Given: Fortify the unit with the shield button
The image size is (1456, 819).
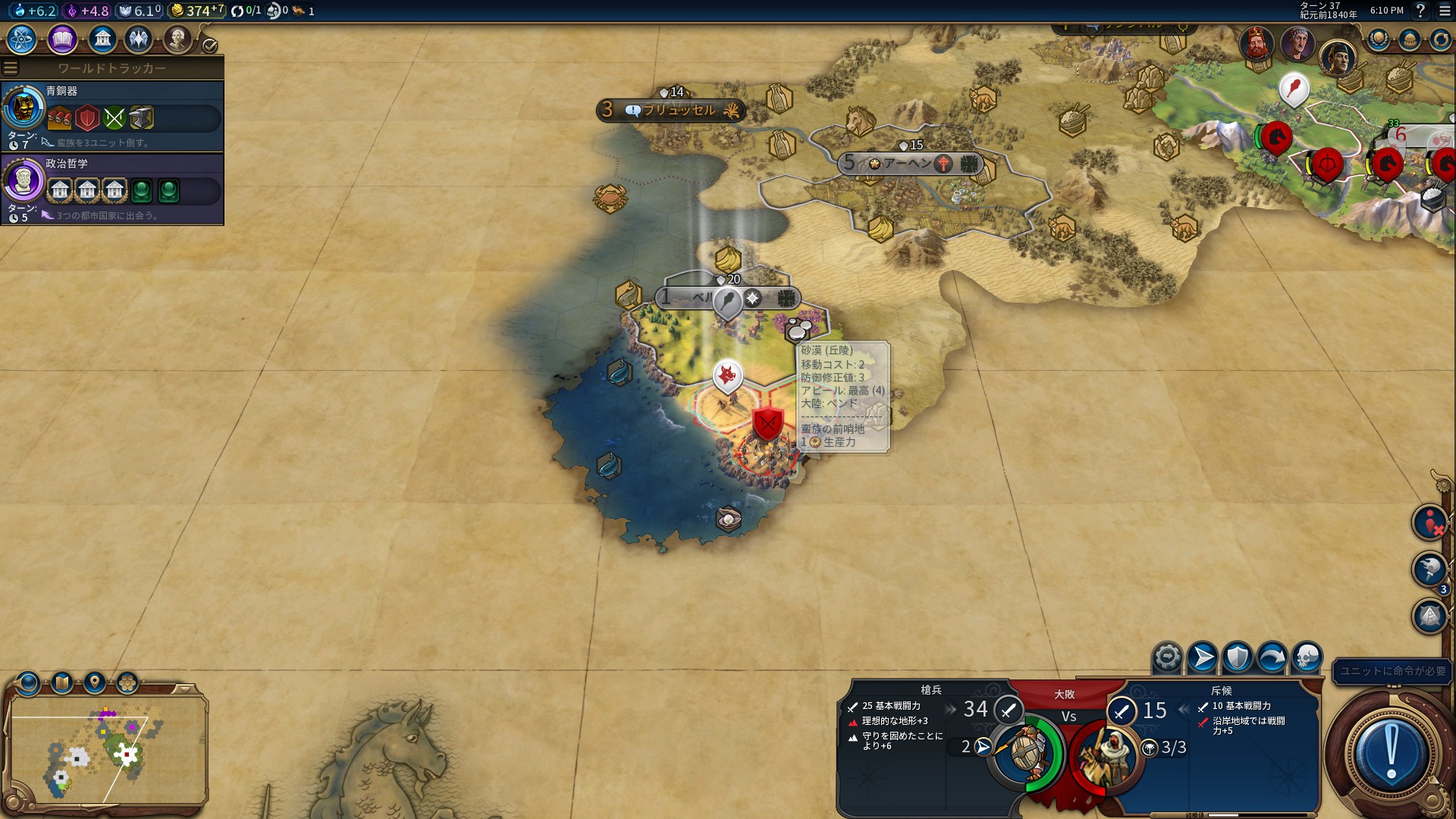Looking at the screenshot, I should pyautogui.click(x=1237, y=657).
